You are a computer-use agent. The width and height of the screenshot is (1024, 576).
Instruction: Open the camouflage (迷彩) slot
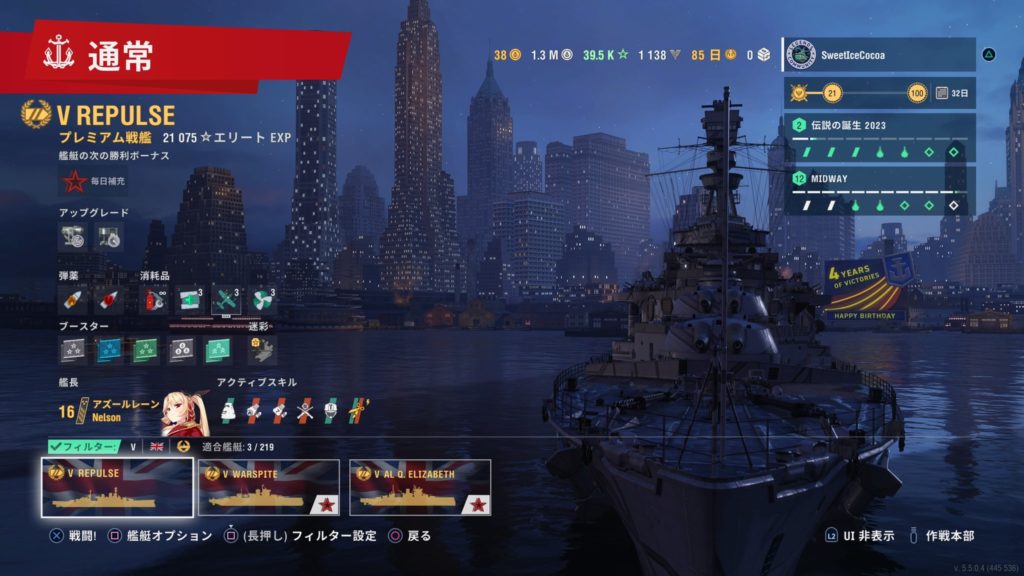tap(261, 349)
